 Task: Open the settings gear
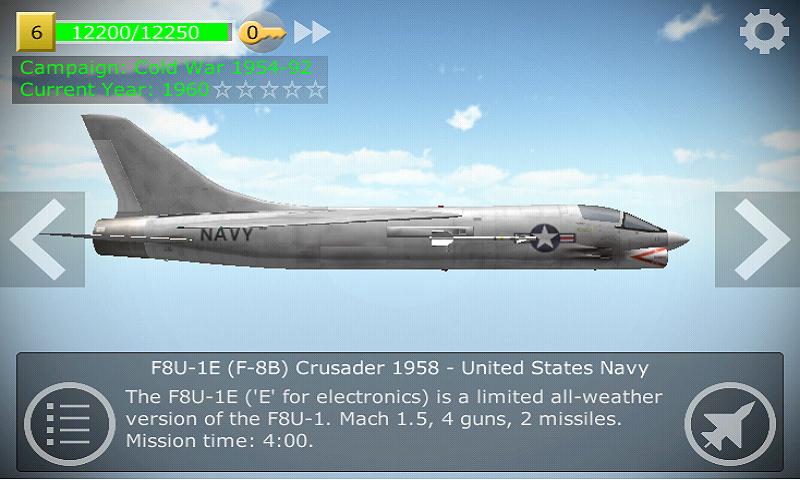(764, 33)
